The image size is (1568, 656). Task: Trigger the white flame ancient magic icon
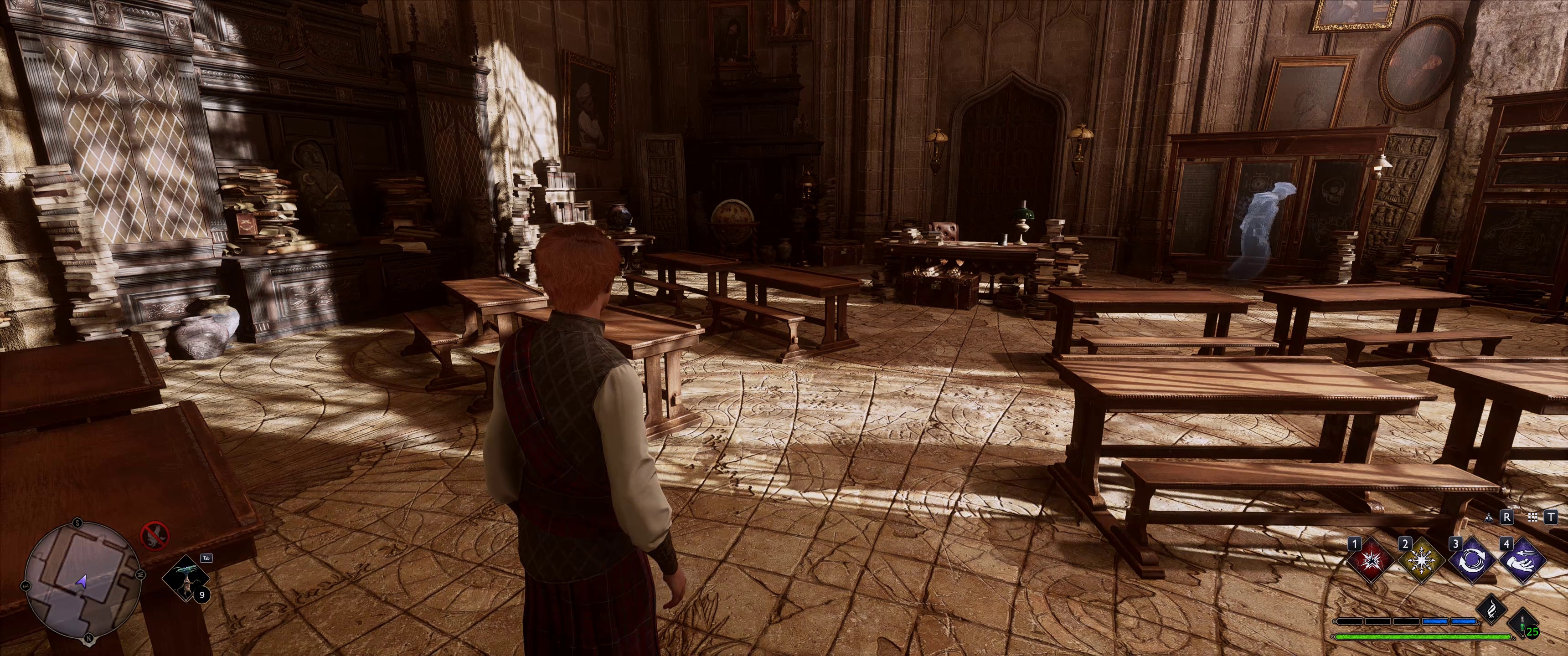[1491, 610]
